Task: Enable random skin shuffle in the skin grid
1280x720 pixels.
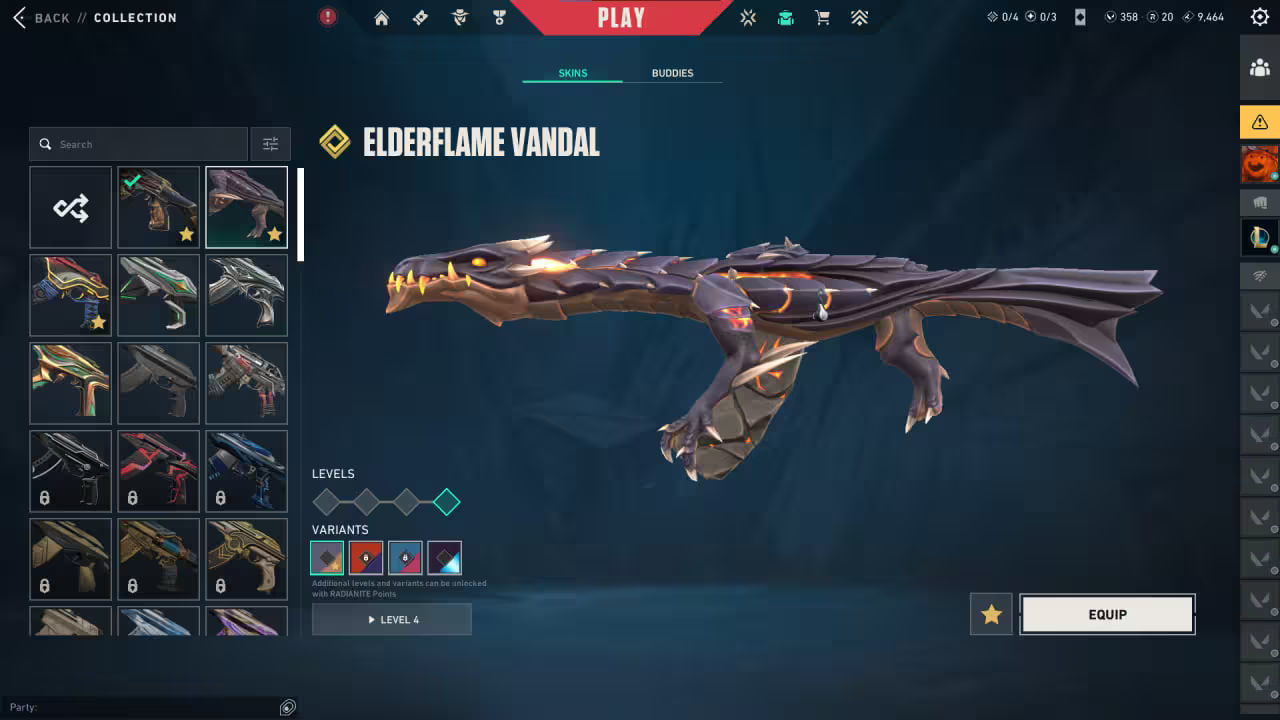Action: pos(70,207)
